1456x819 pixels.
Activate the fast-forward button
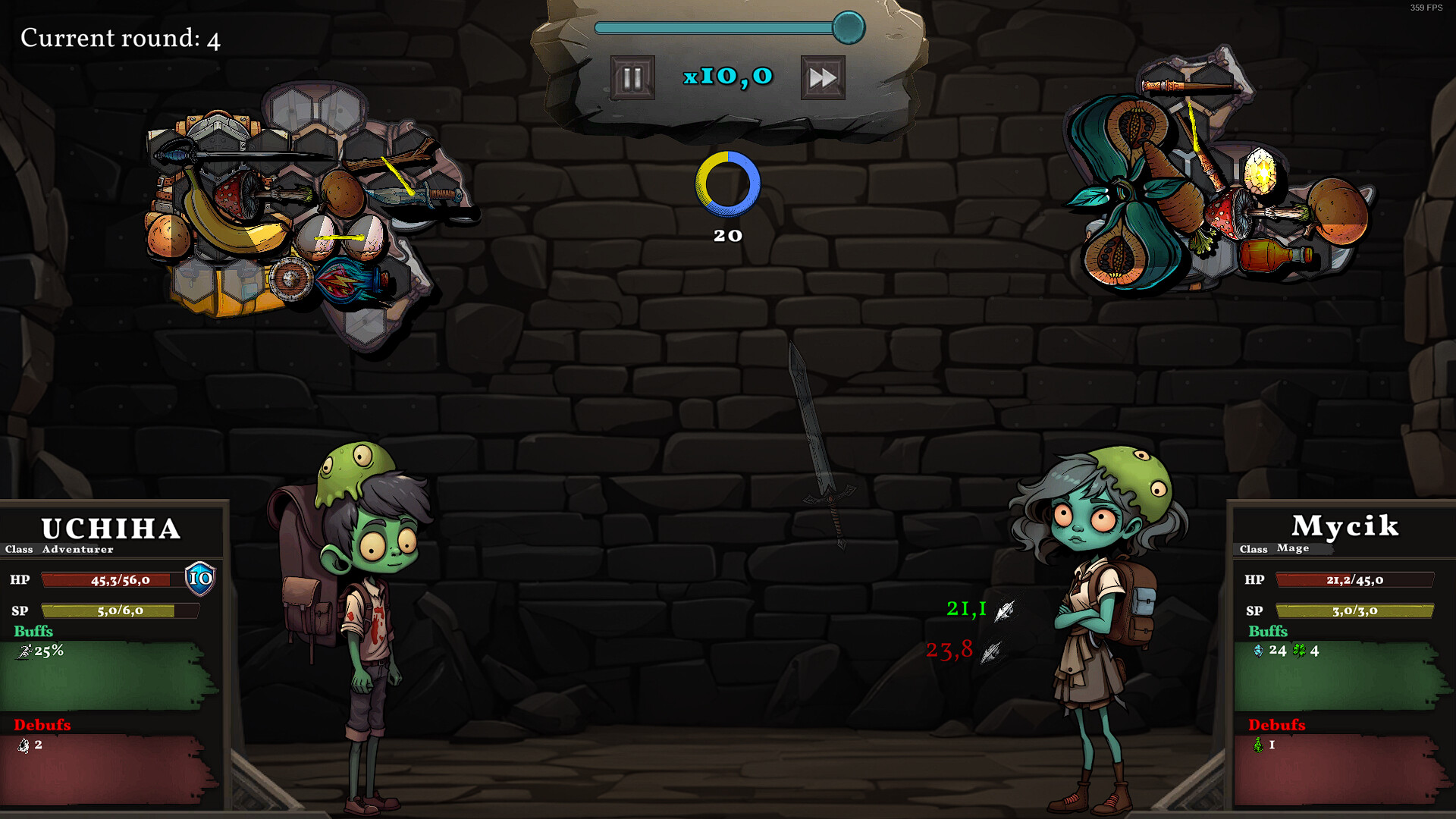click(x=823, y=77)
